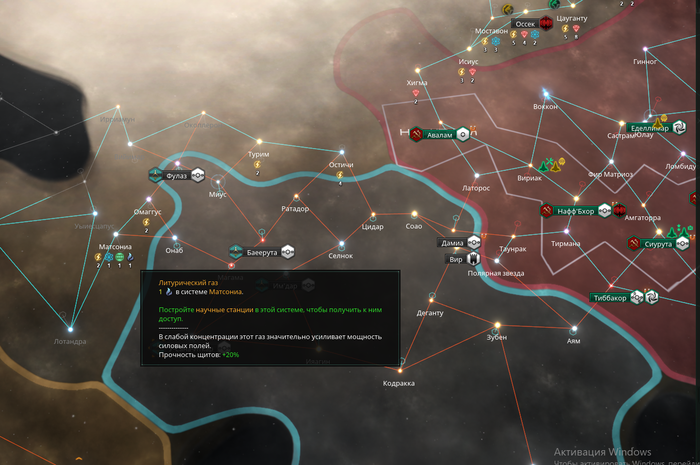Select the Остичи system name

point(341,165)
